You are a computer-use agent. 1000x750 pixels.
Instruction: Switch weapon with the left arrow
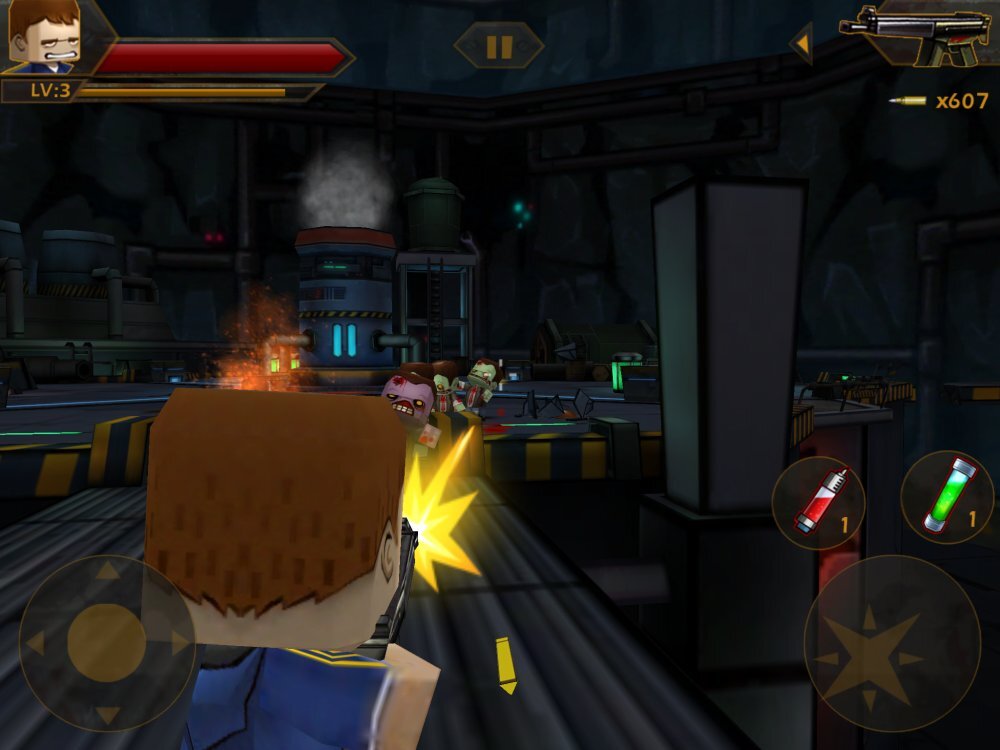[x=801, y=43]
